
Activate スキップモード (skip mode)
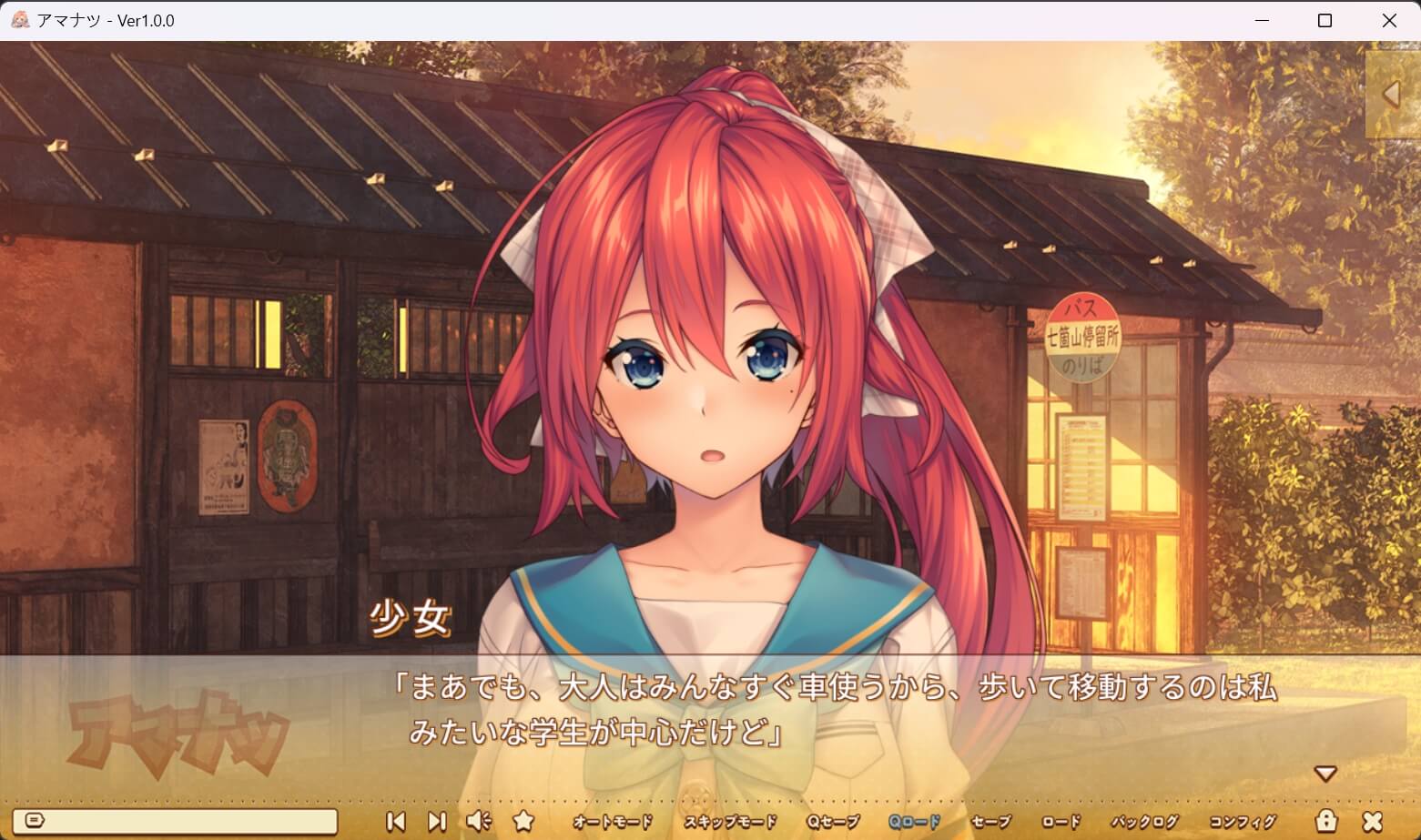point(728,821)
